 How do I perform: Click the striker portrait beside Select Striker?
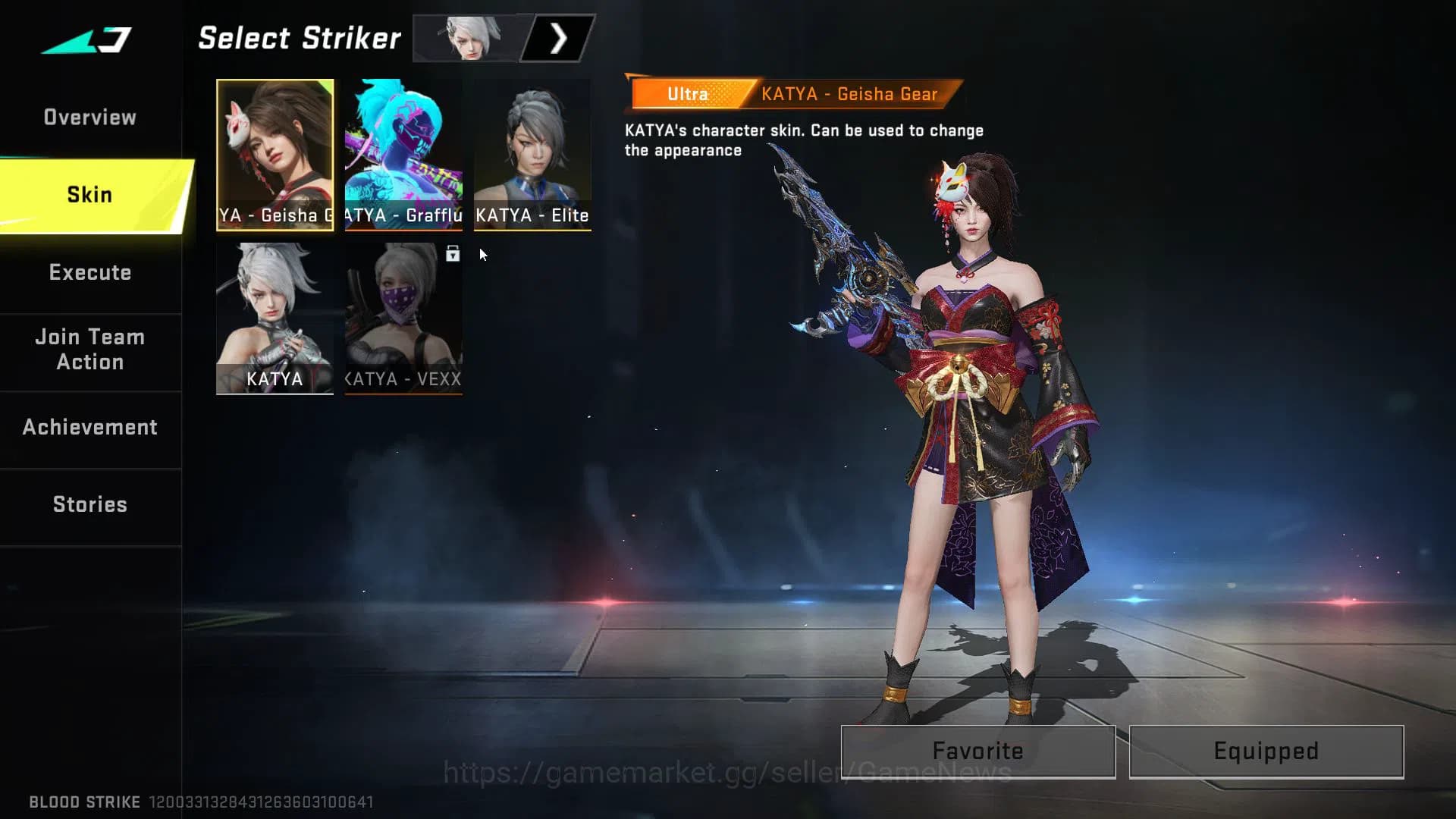click(x=466, y=39)
